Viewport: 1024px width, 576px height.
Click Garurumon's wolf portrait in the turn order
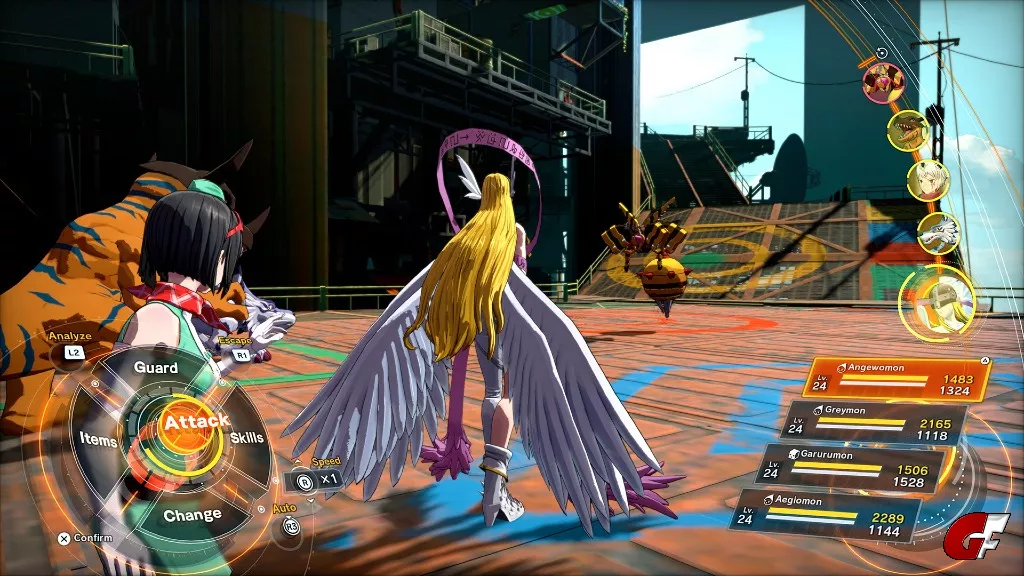[937, 233]
